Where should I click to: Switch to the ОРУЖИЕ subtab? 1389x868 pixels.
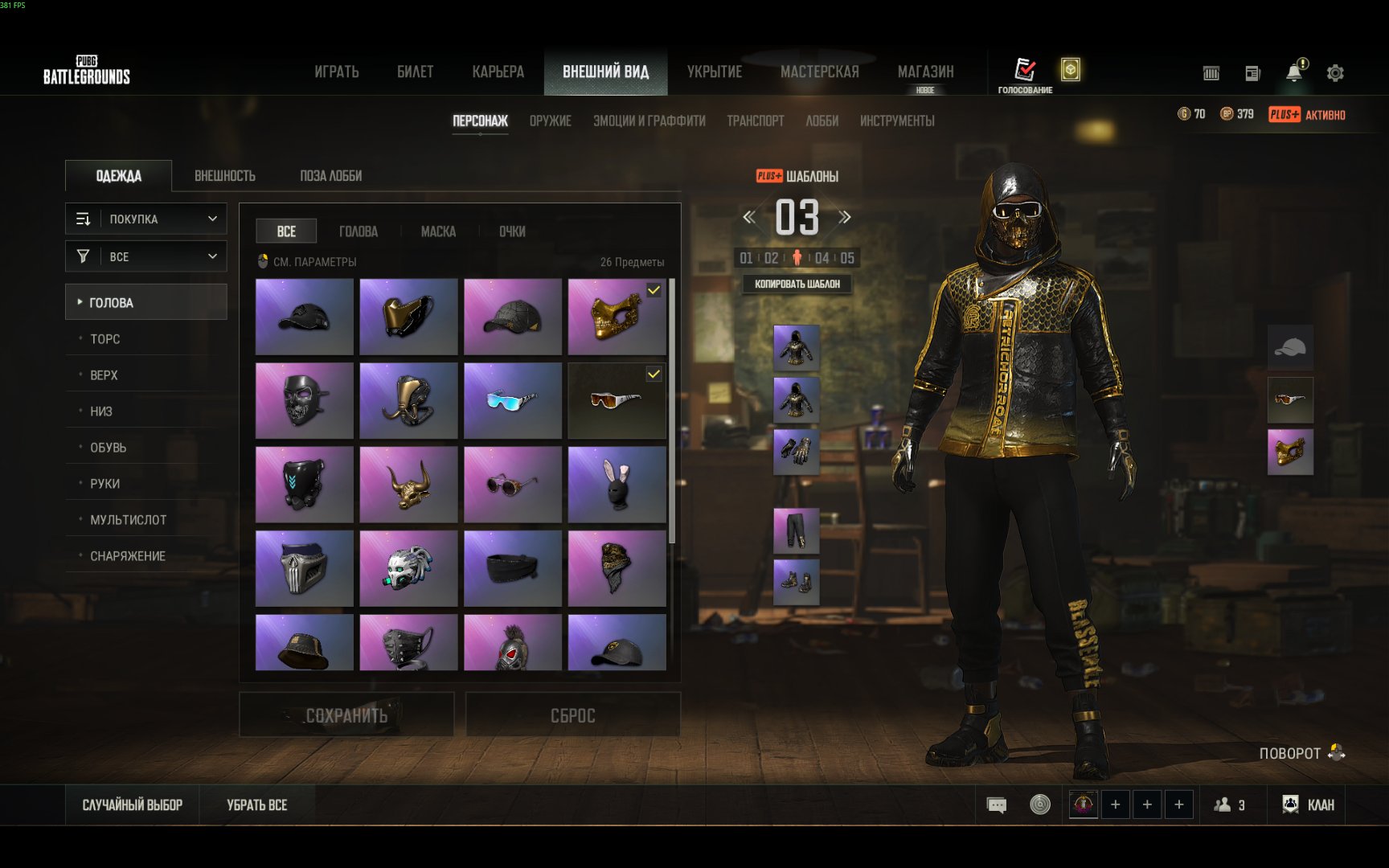click(550, 121)
